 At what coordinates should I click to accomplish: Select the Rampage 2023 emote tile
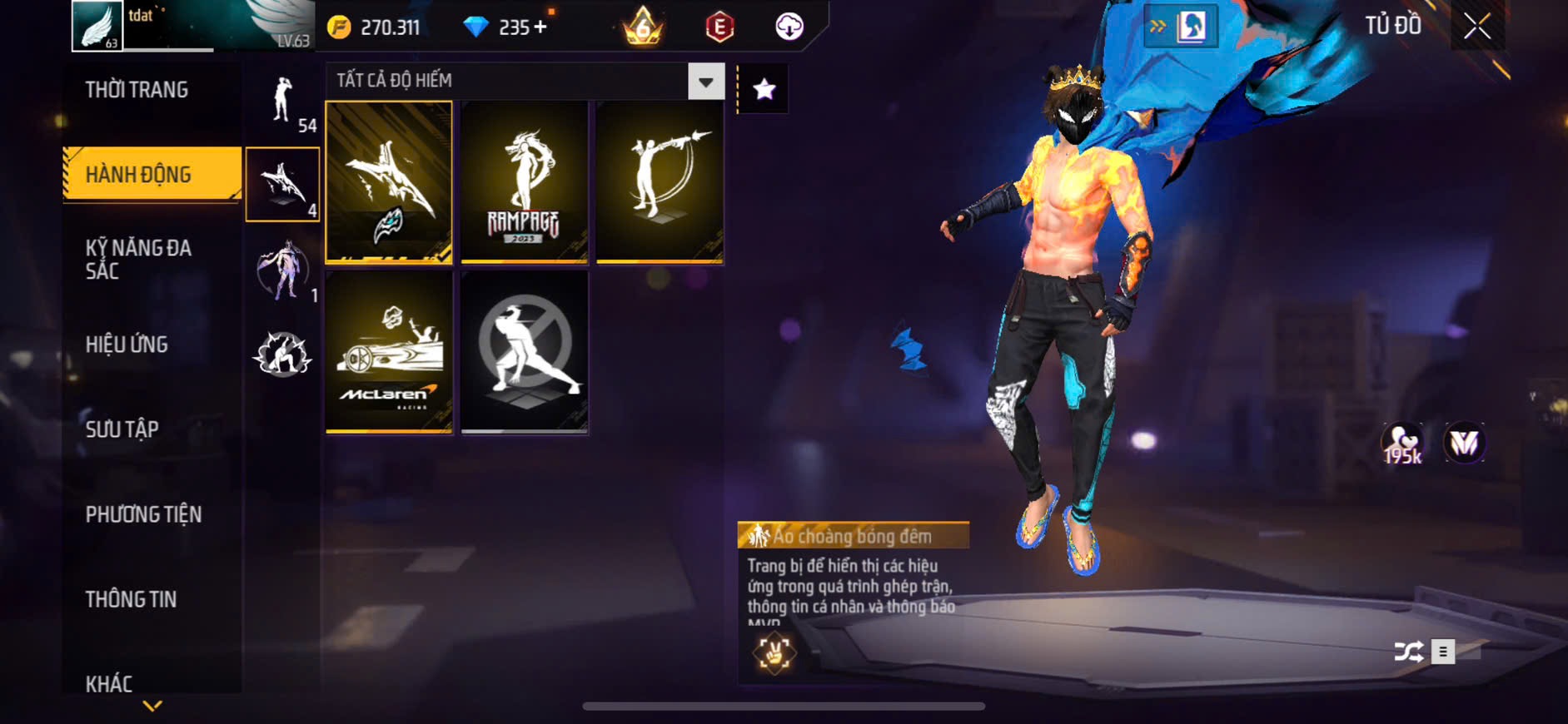pos(524,183)
